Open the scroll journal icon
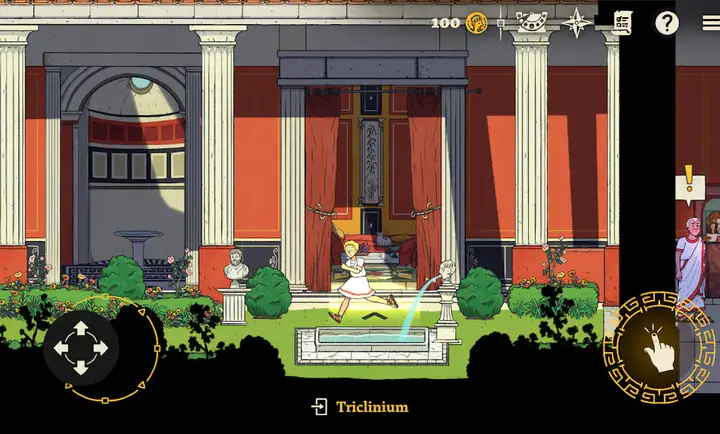Viewport: 720px width, 434px height. pyautogui.click(x=623, y=23)
